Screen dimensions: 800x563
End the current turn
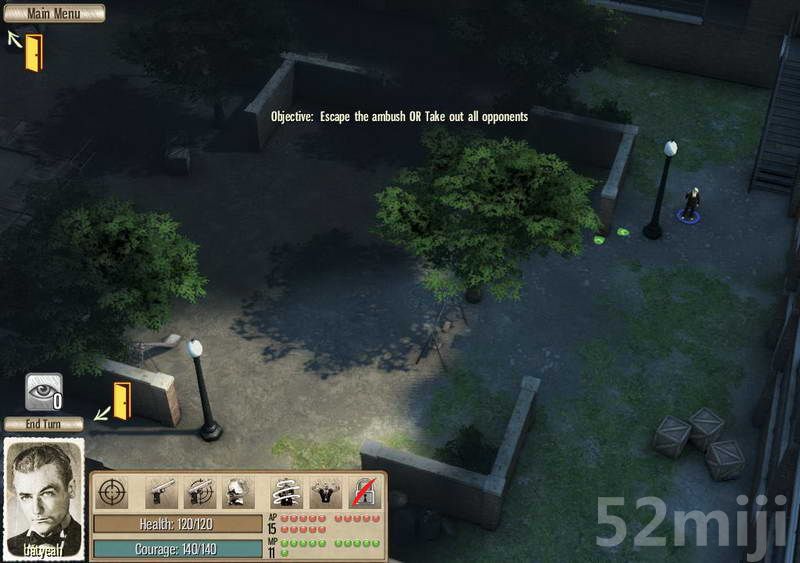(43, 424)
